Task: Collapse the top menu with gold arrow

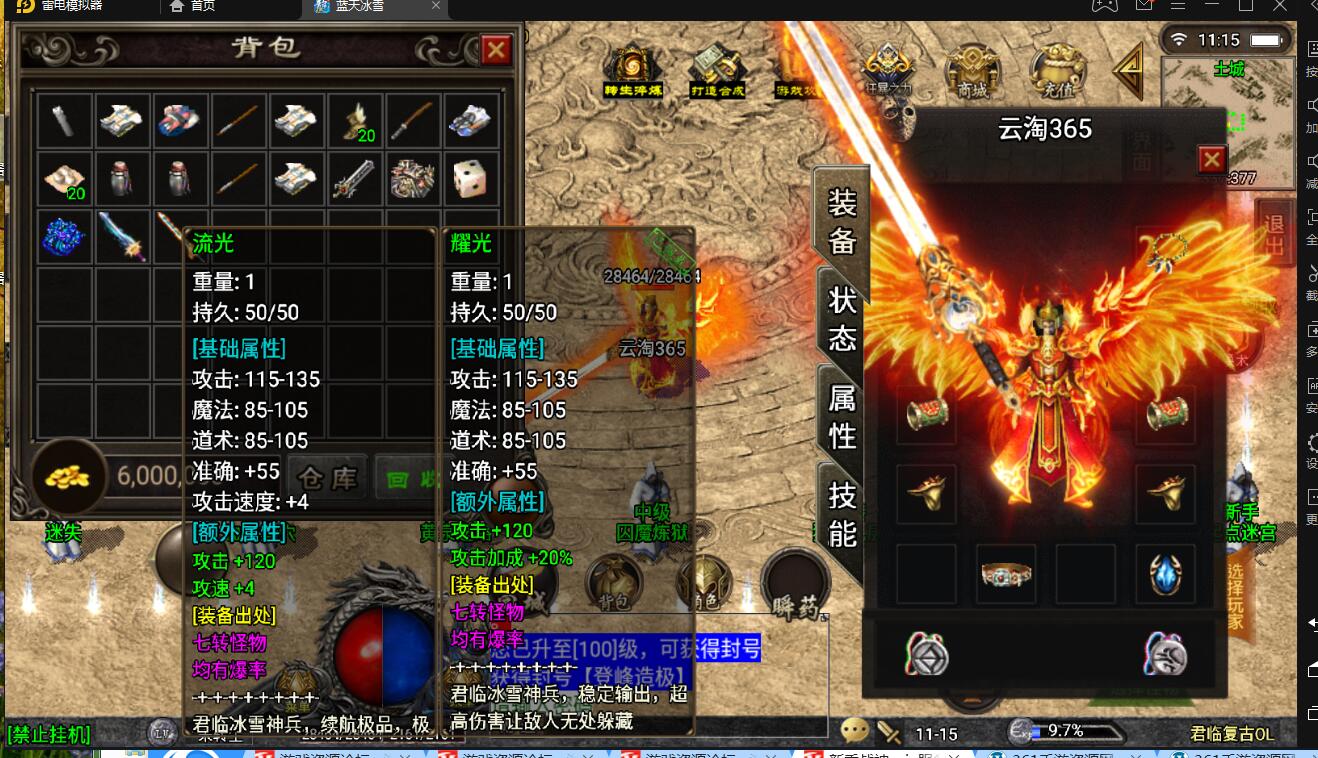Action: click(x=1131, y=68)
